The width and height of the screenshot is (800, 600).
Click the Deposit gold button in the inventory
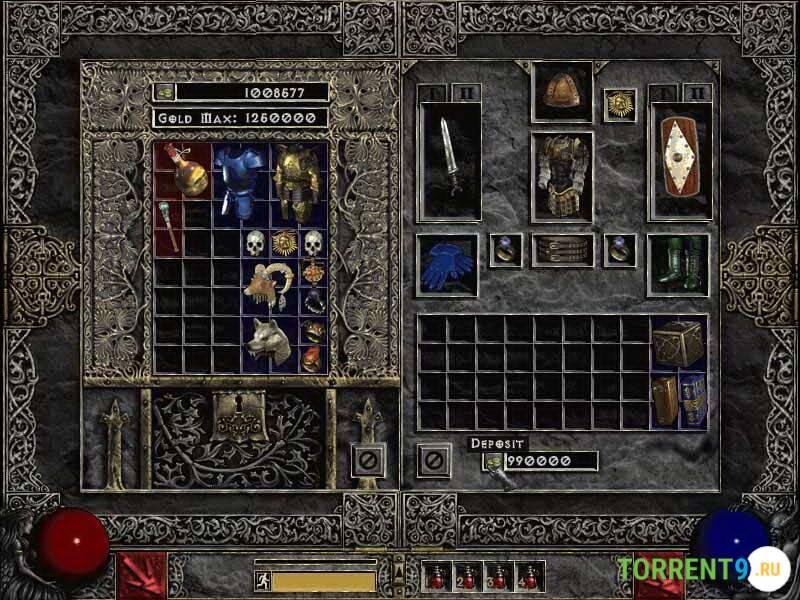coord(494,461)
